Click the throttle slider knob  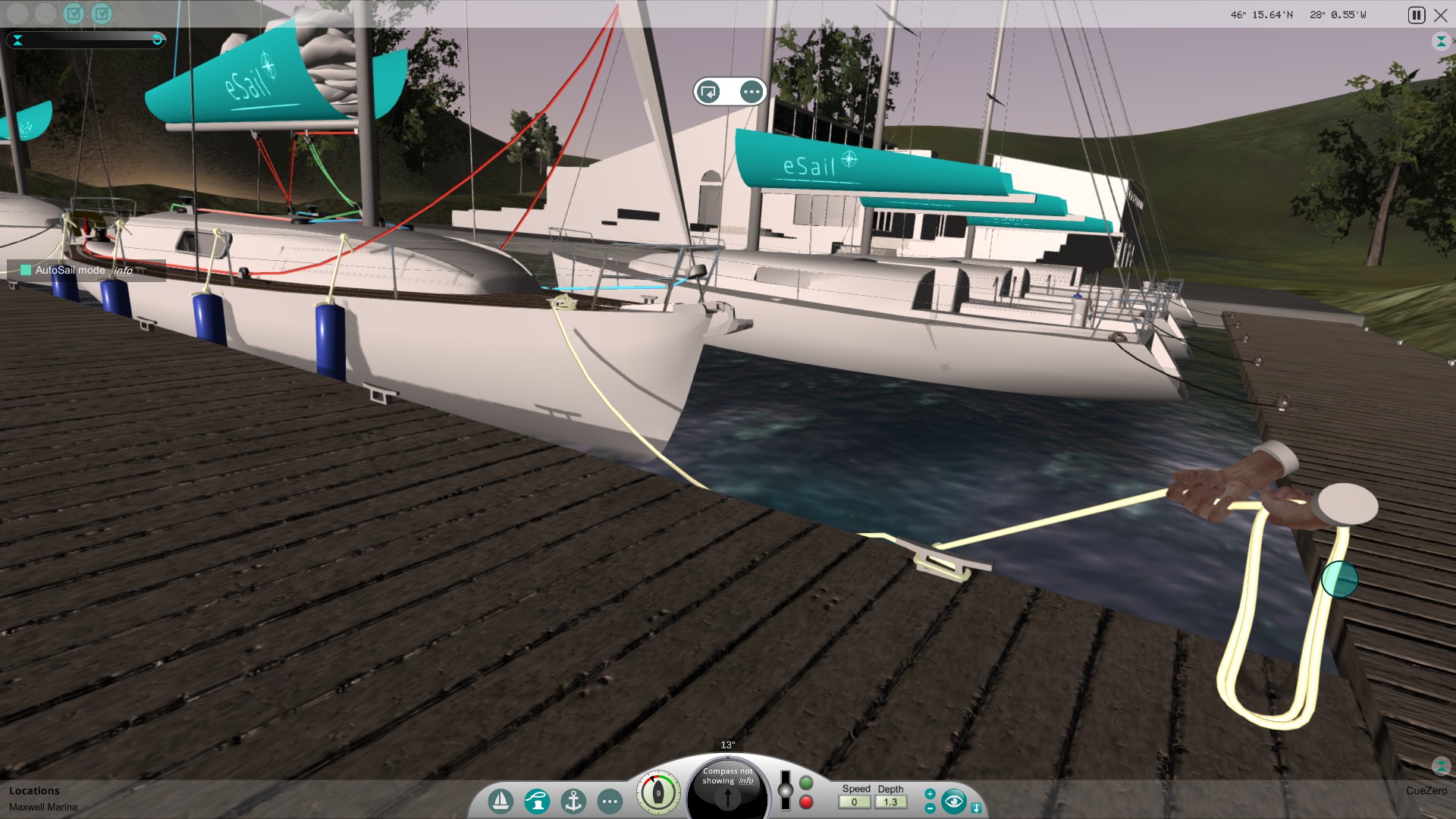coord(784,792)
